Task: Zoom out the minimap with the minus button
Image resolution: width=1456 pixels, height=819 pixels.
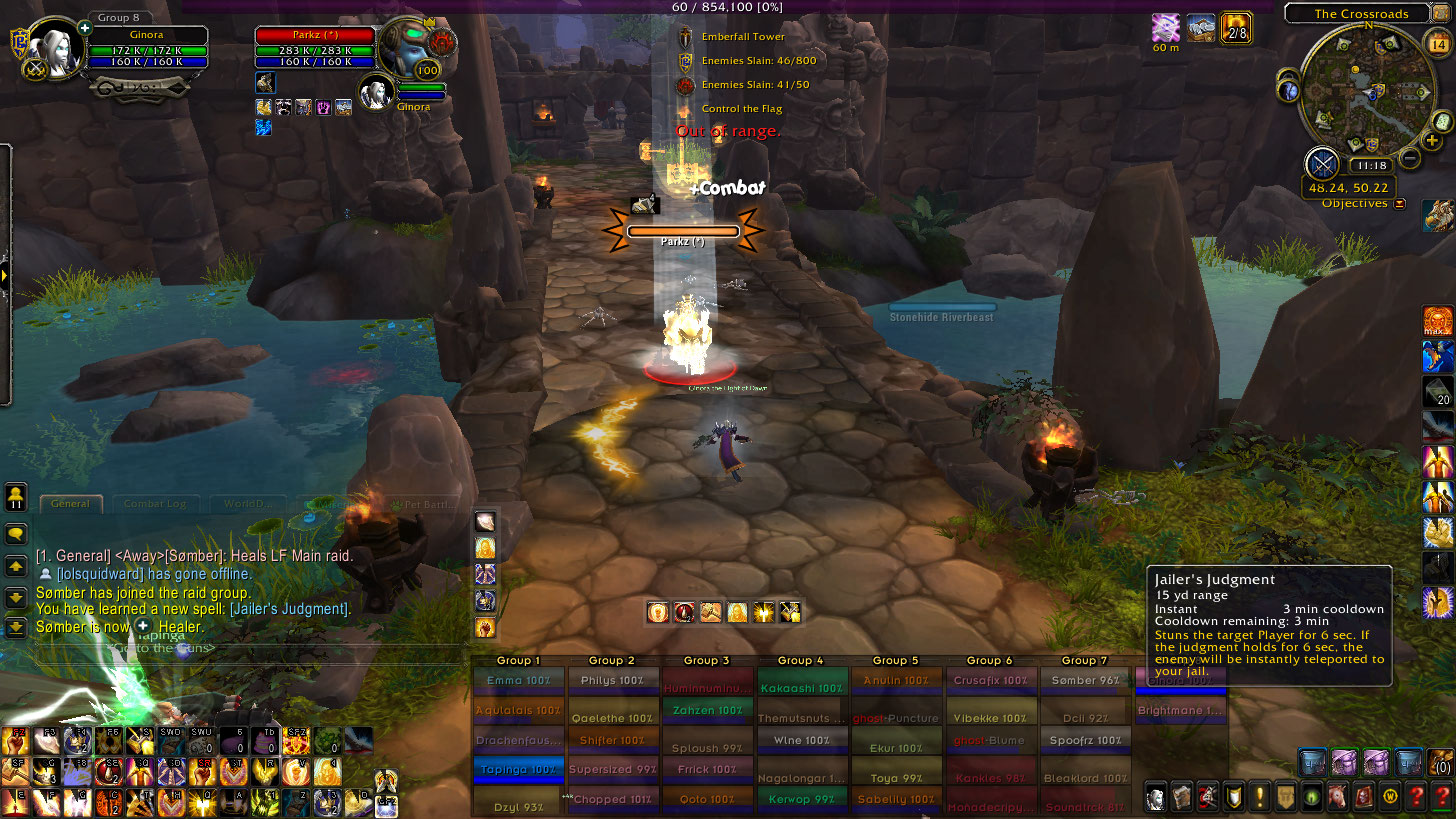Action: (1410, 158)
